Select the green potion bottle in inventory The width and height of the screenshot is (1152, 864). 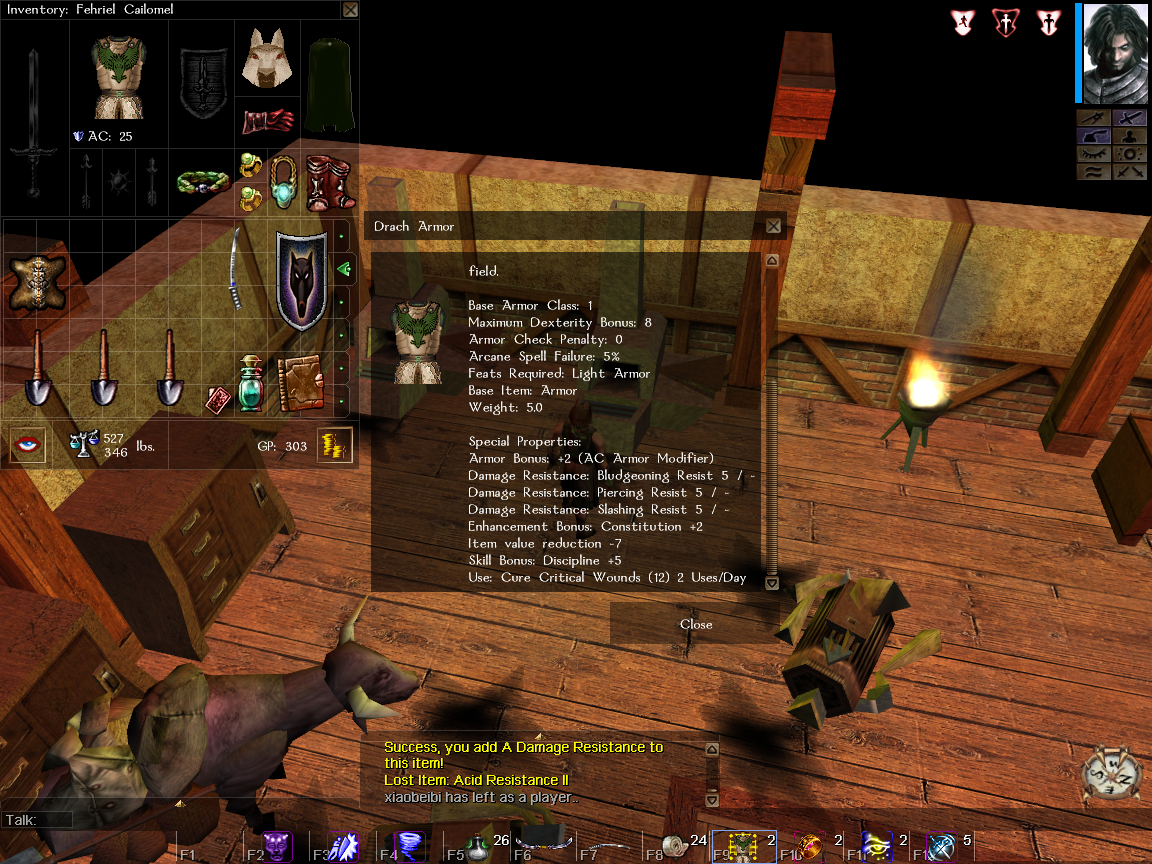[x=250, y=384]
